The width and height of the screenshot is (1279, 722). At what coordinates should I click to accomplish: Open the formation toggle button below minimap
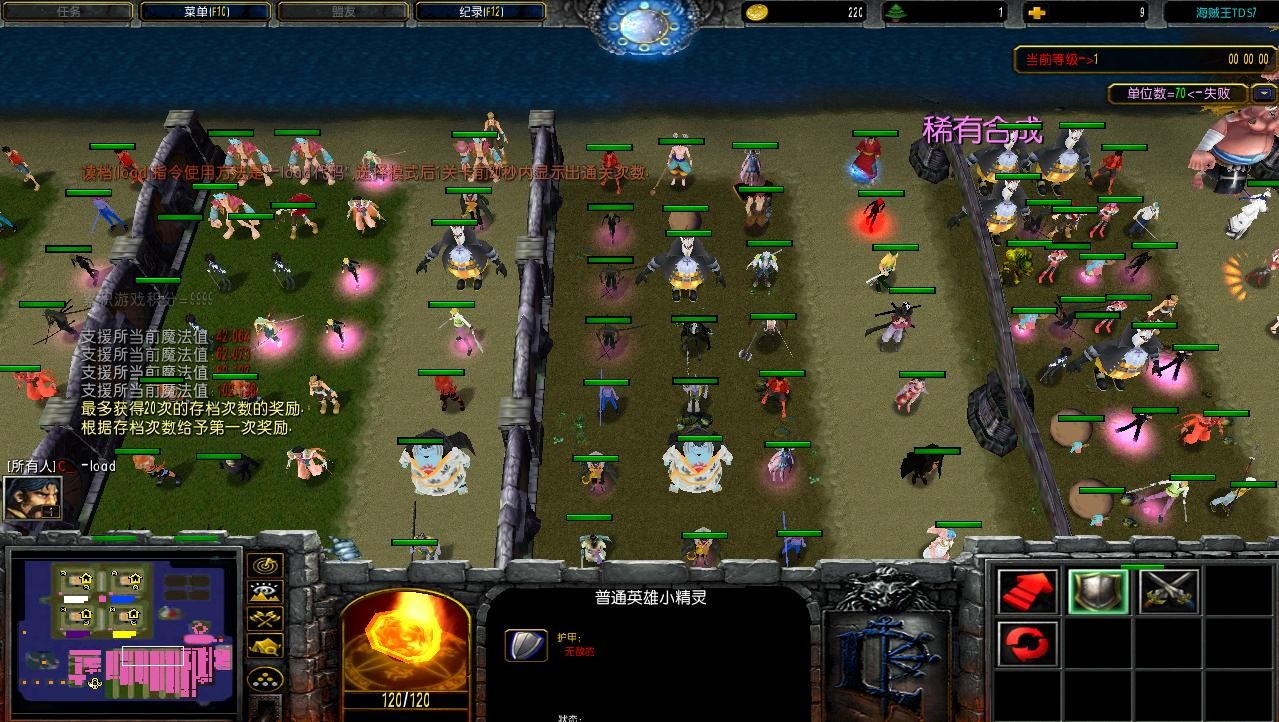pos(265,679)
